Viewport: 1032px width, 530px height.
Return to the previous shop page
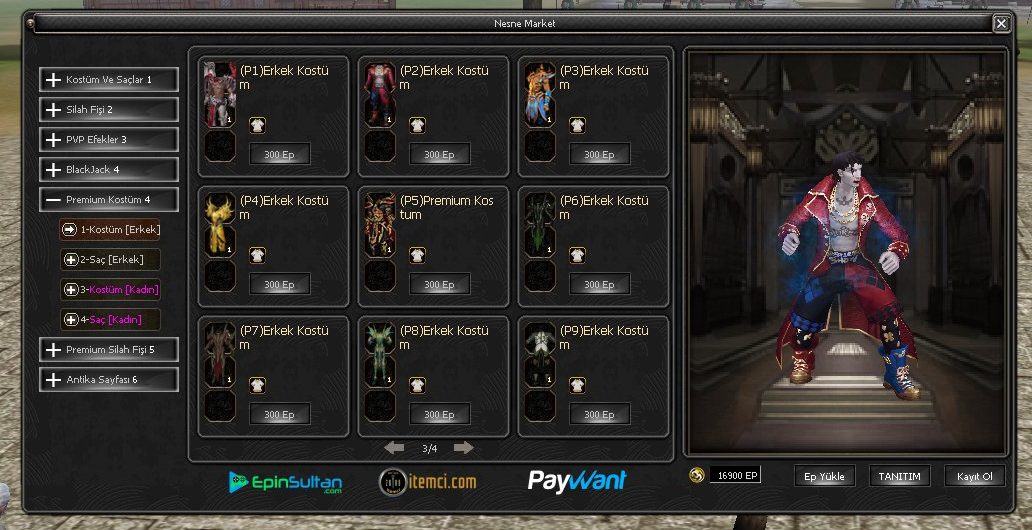[395, 448]
